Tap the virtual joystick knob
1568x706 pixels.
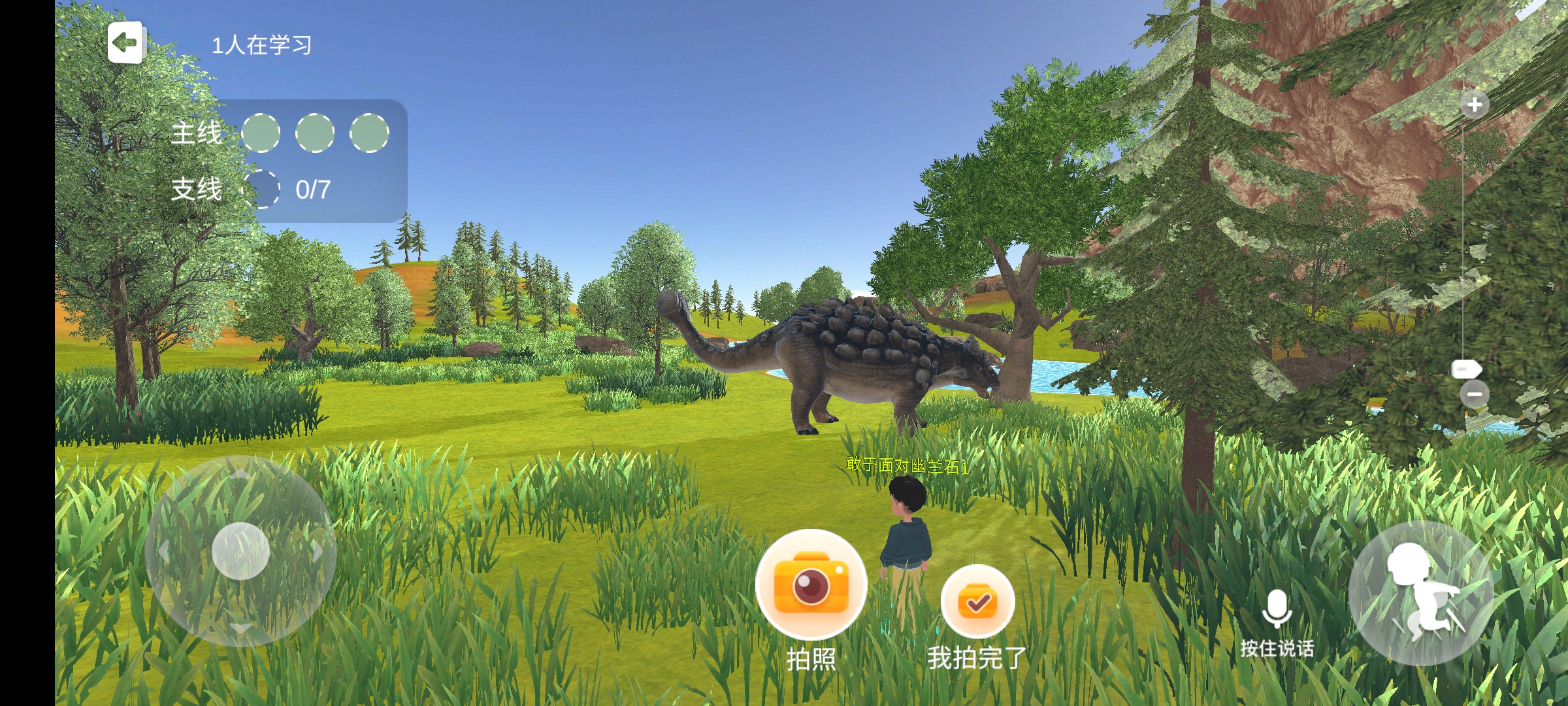240,551
